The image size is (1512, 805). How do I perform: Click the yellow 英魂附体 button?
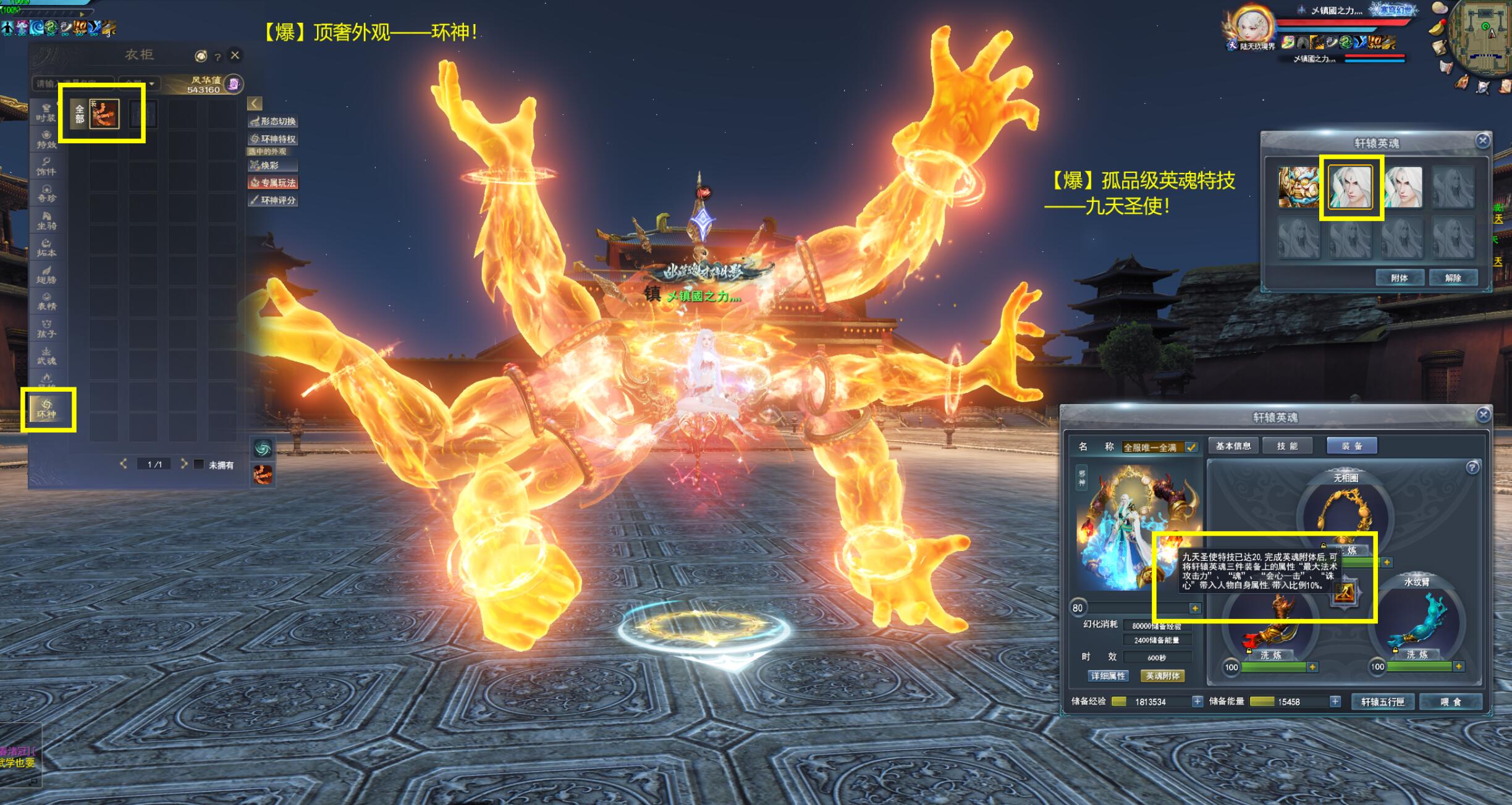[x=1162, y=676]
